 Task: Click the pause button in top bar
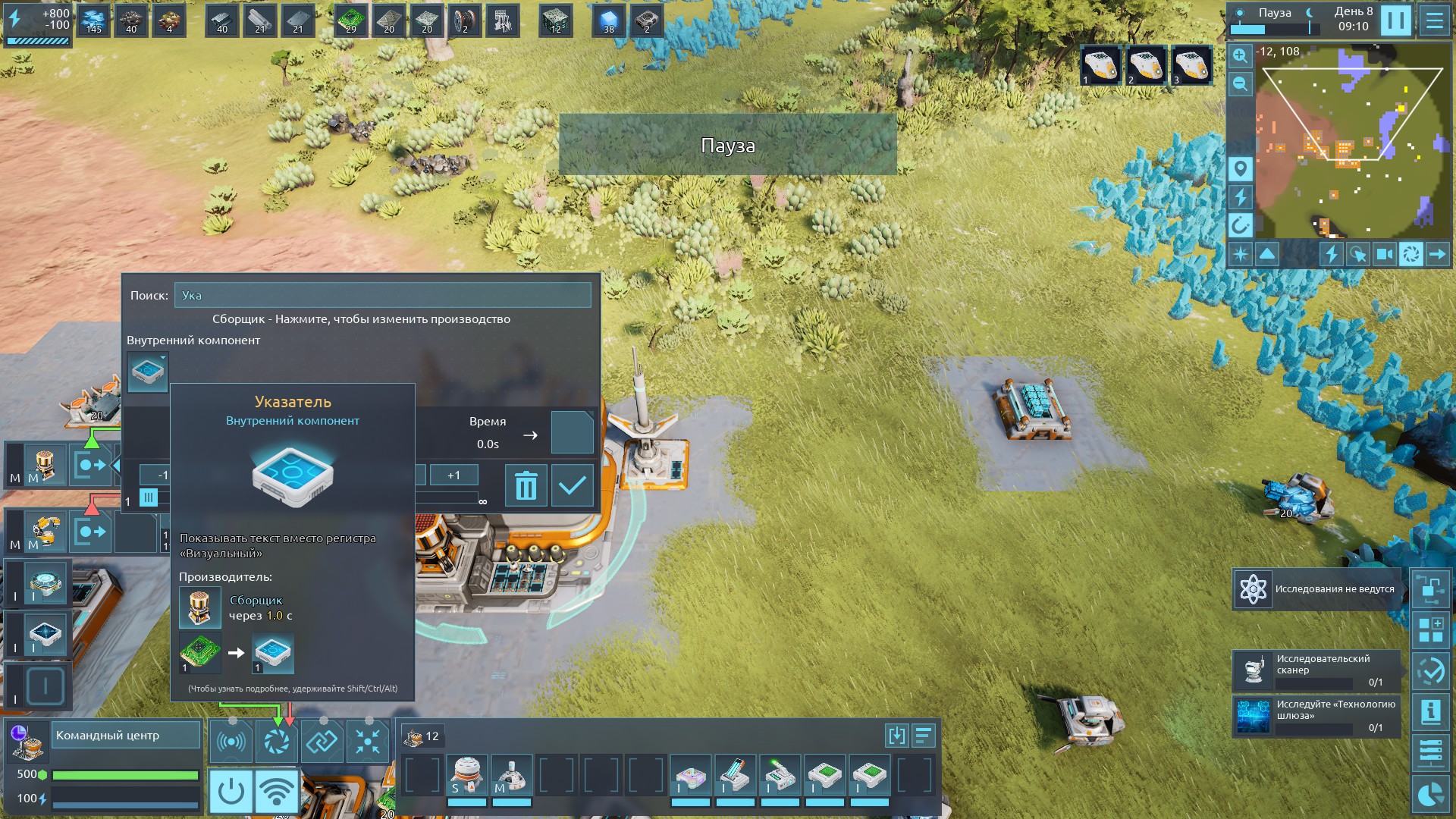click(x=1395, y=20)
